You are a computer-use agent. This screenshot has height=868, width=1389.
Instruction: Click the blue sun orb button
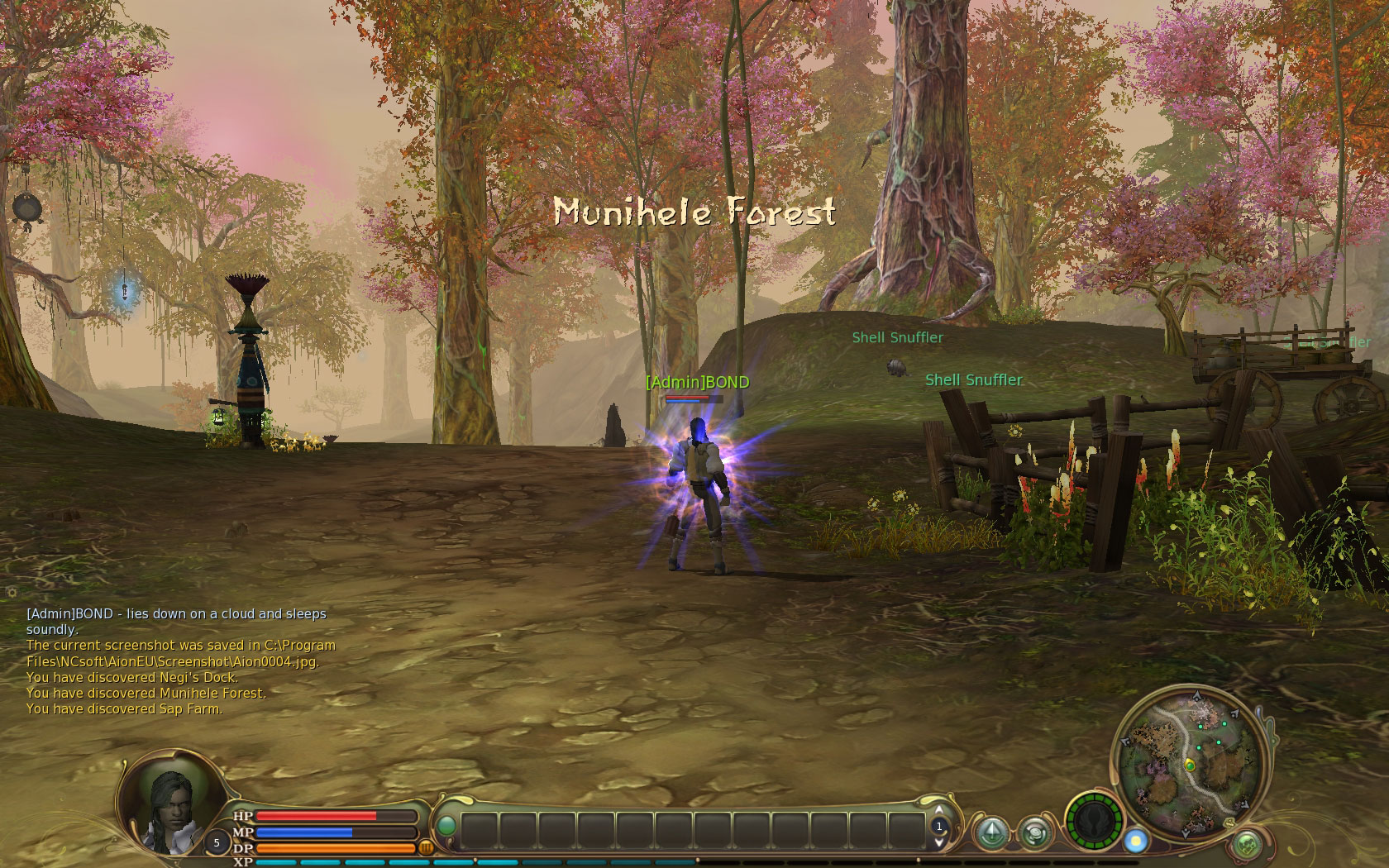(x=1136, y=841)
